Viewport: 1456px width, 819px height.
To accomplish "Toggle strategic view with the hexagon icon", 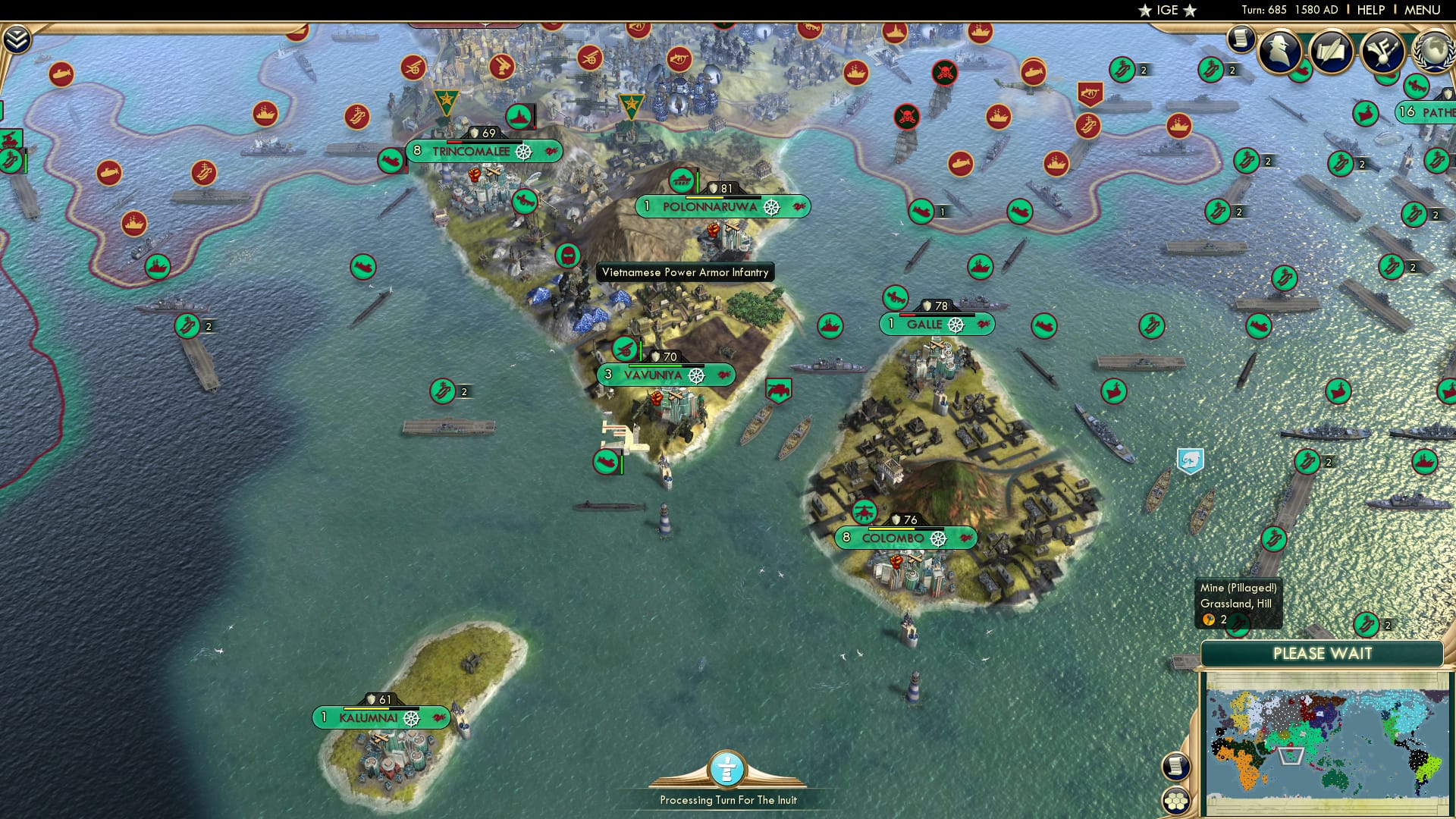I will click(x=1176, y=801).
